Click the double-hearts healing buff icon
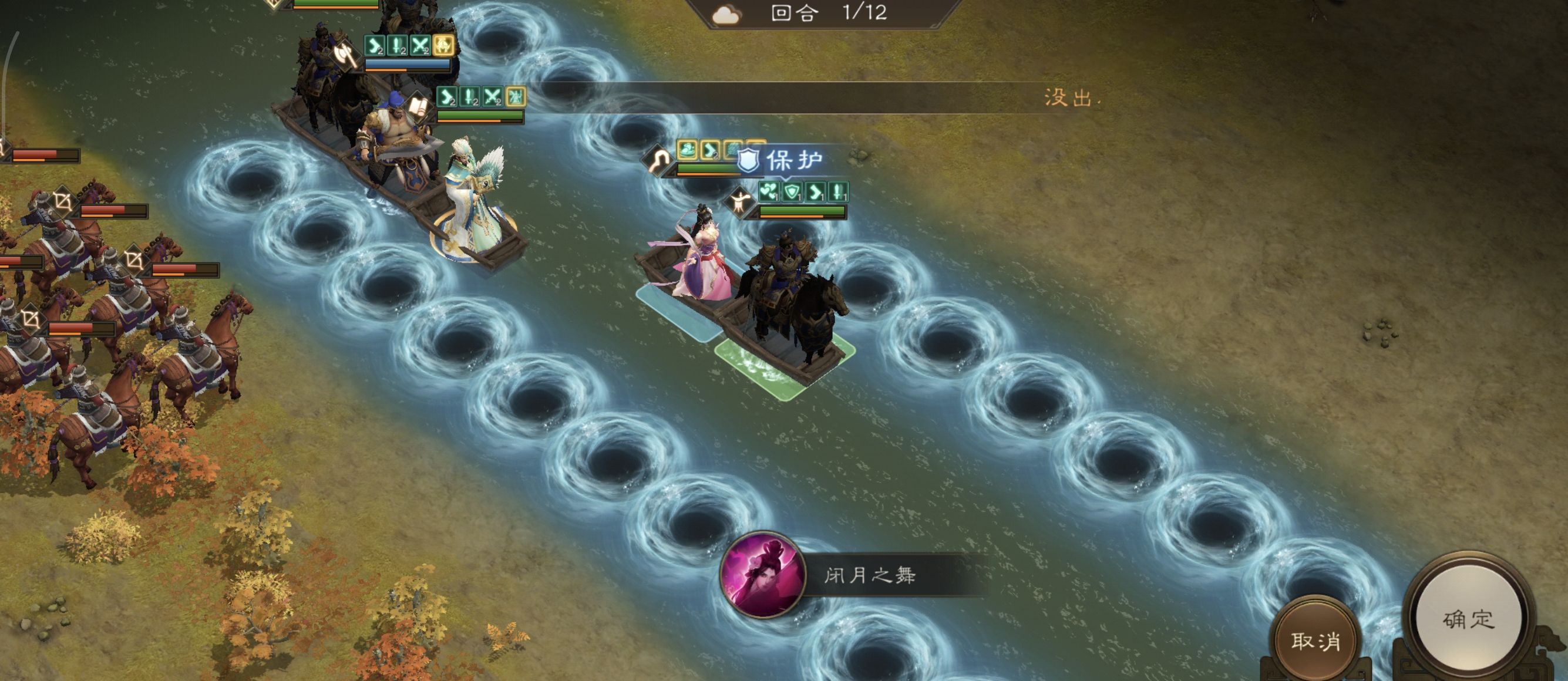Screen dimensions: 1568x681 [x=769, y=193]
